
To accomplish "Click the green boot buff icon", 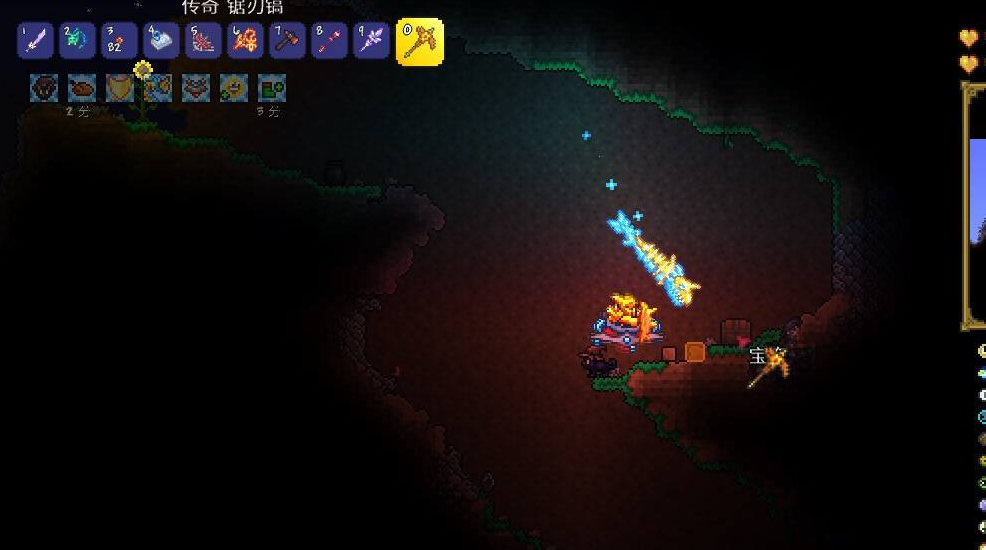I will 272,88.
